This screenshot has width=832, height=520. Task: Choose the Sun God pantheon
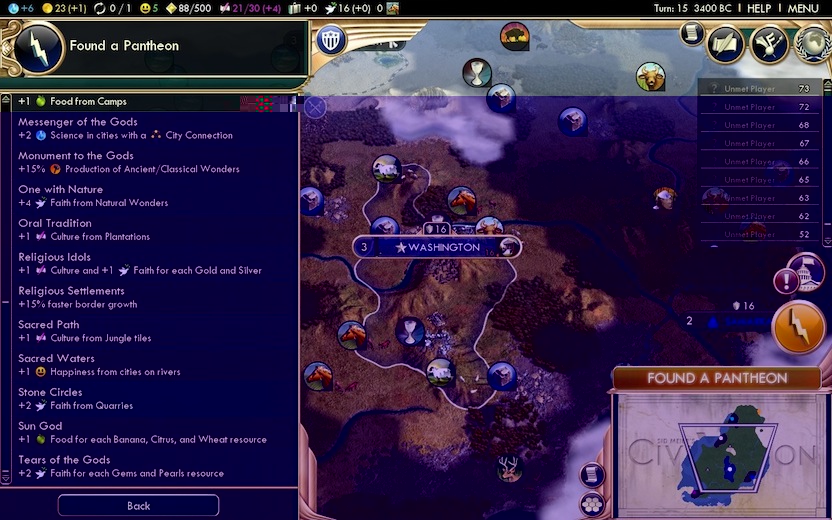point(150,433)
